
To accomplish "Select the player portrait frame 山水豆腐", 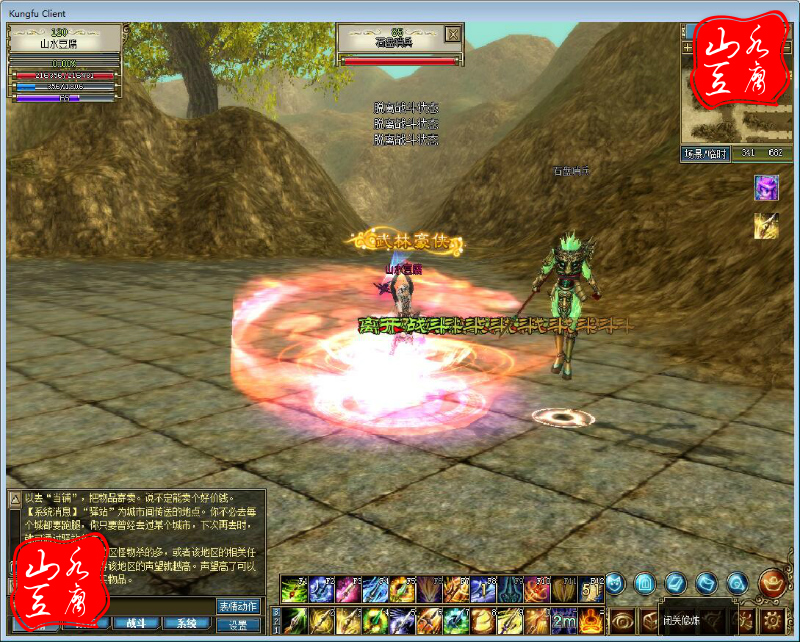I will click(64, 38).
